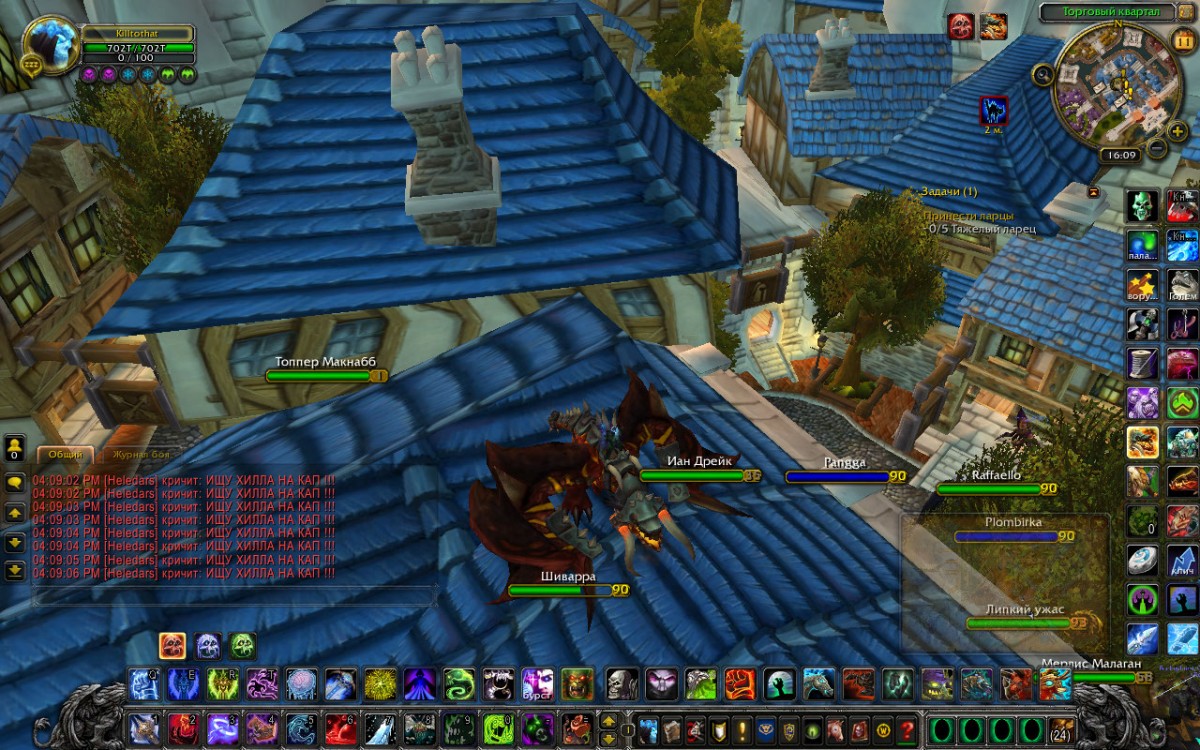This screenshot has width=1200, height=750.
Task: Select the black cat buff icon
Action: 993,110
